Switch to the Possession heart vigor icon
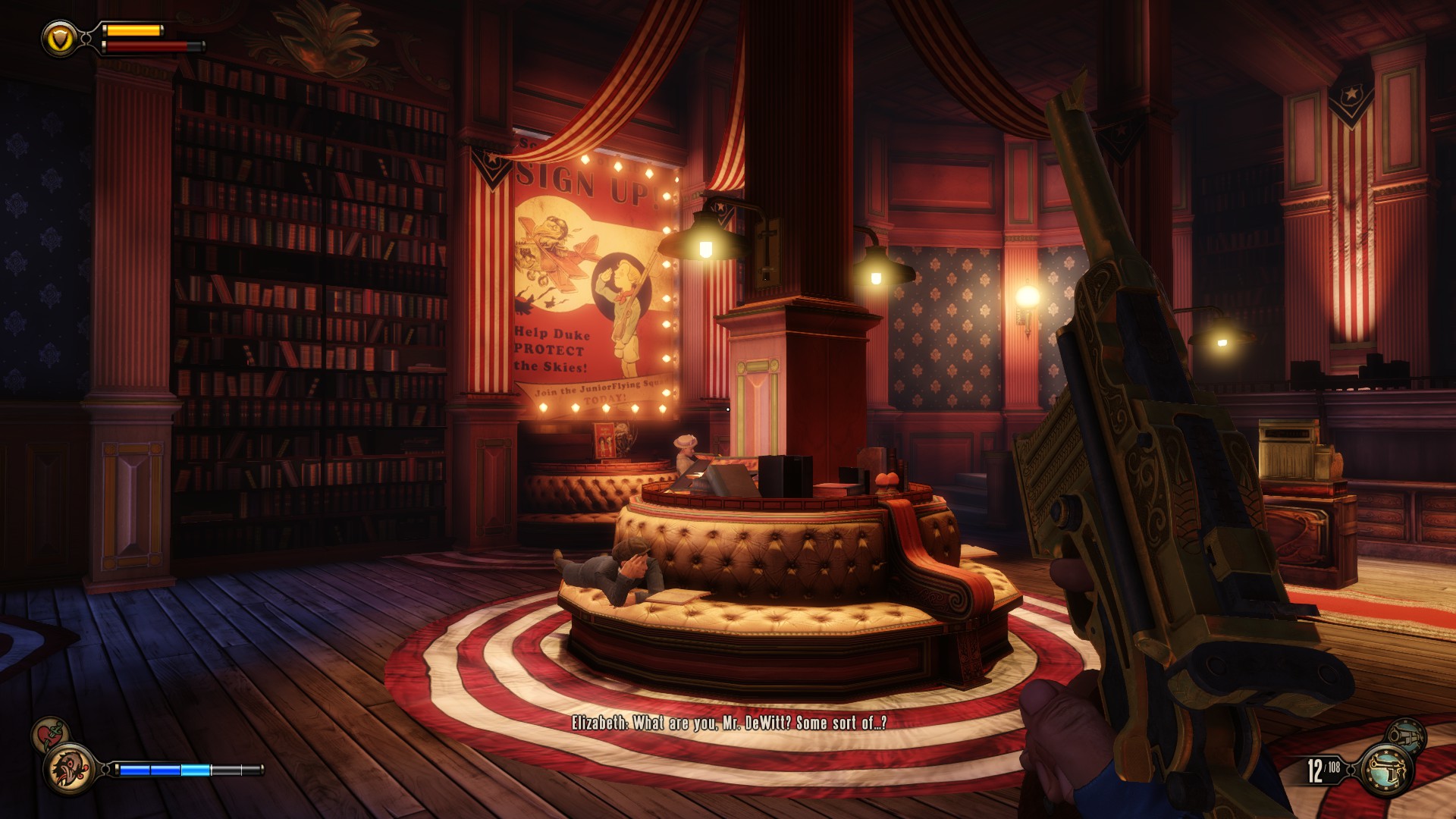Screen dimensions: 1456x819 50,734
